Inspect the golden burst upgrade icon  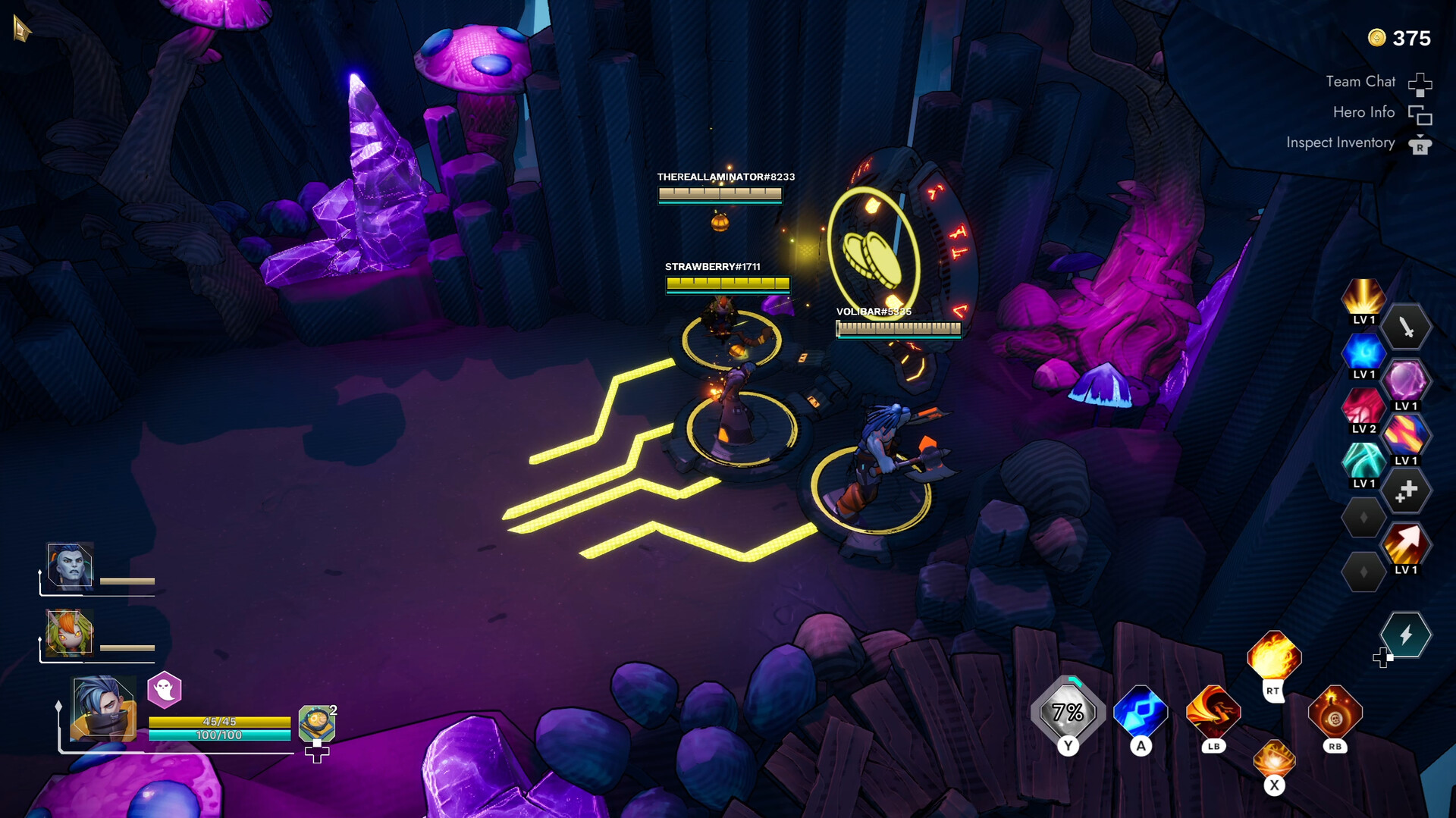[1363, 296]
